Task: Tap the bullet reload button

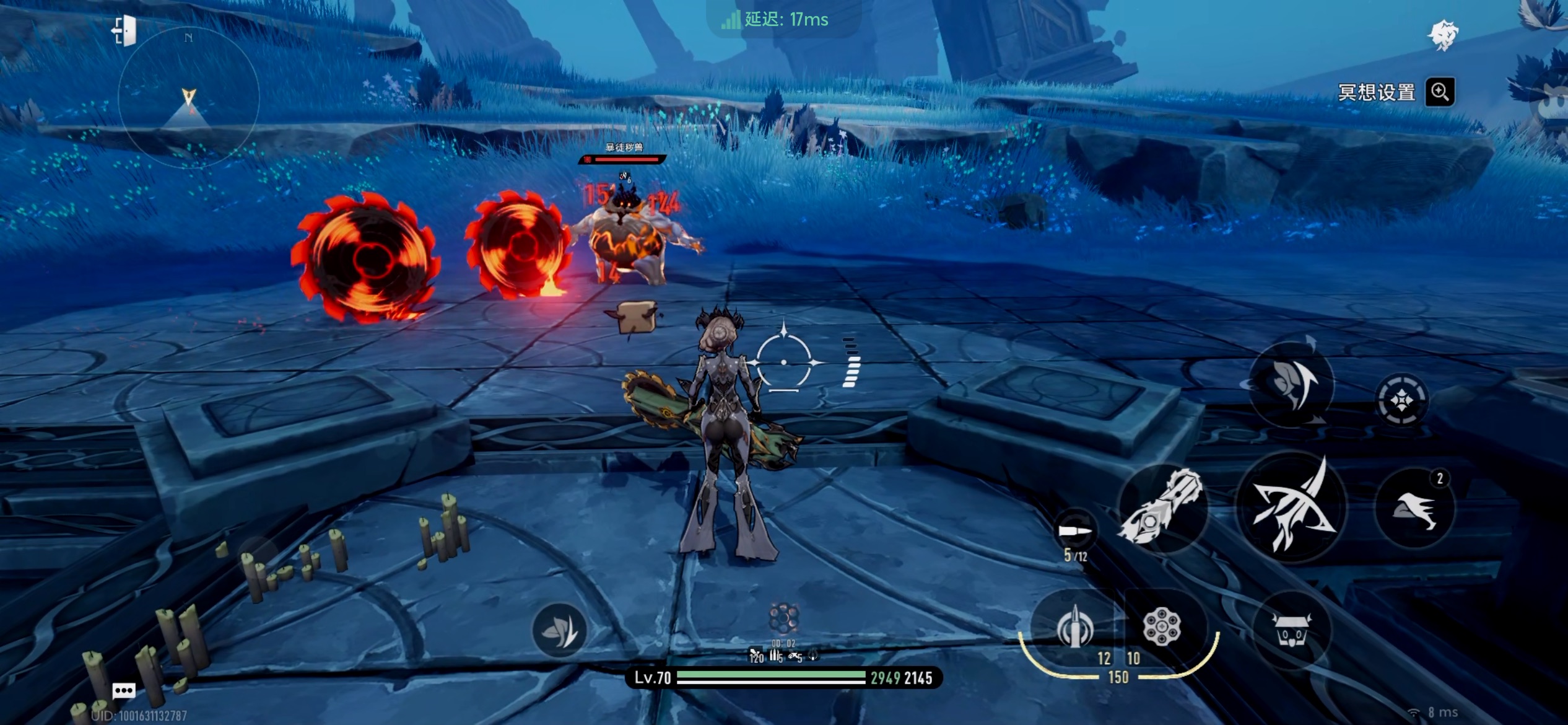Action: pyautogui.click(x=1076, y=532)
